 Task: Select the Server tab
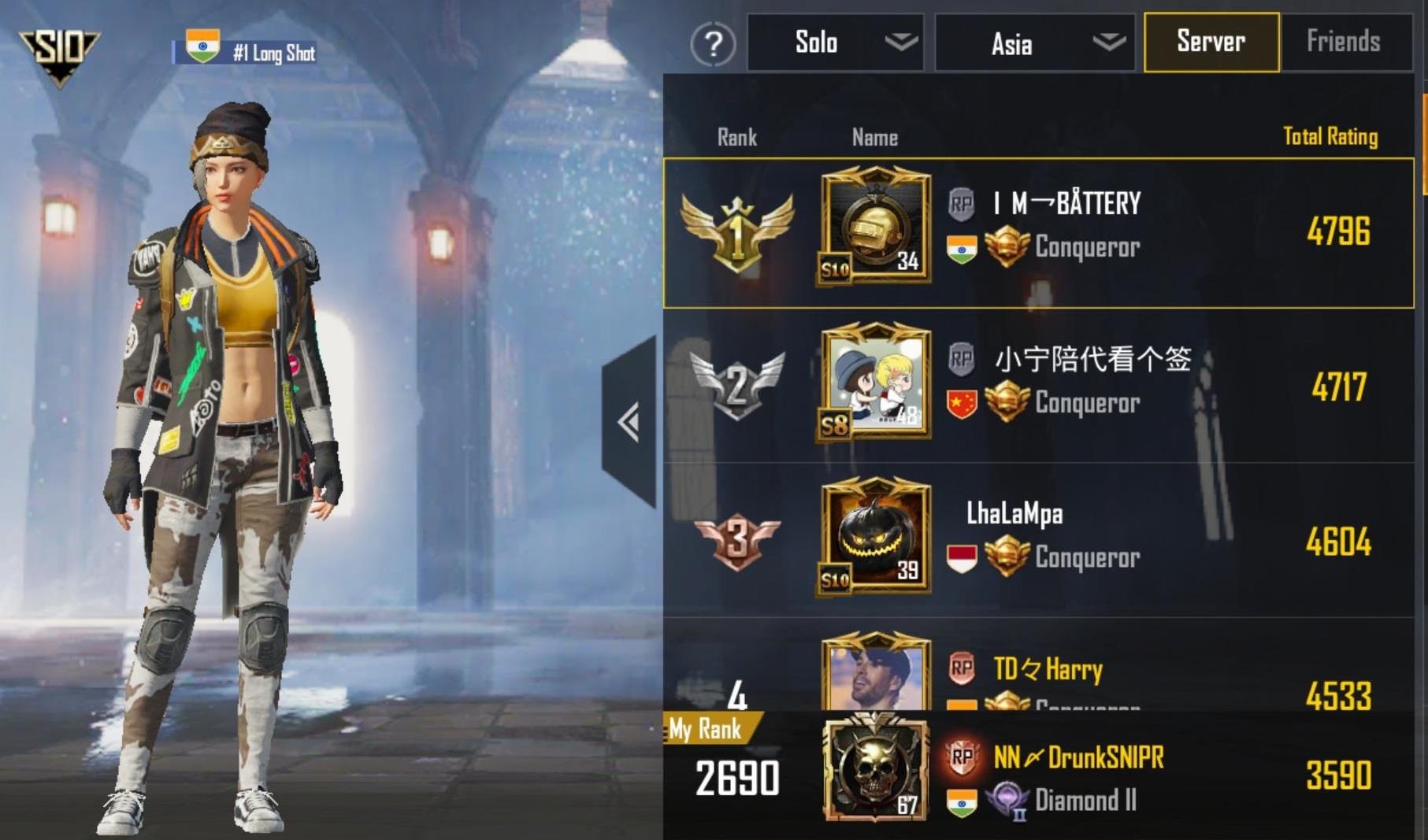click(1211, 42)
